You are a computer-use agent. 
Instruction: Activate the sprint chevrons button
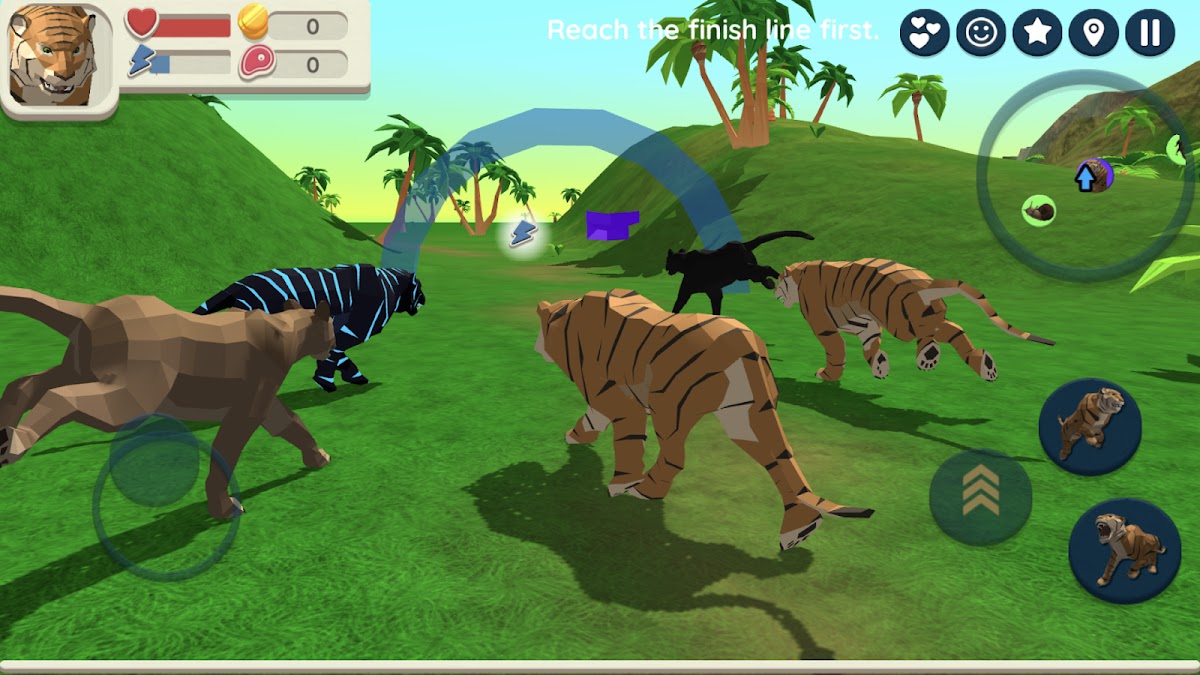(980, 497)
